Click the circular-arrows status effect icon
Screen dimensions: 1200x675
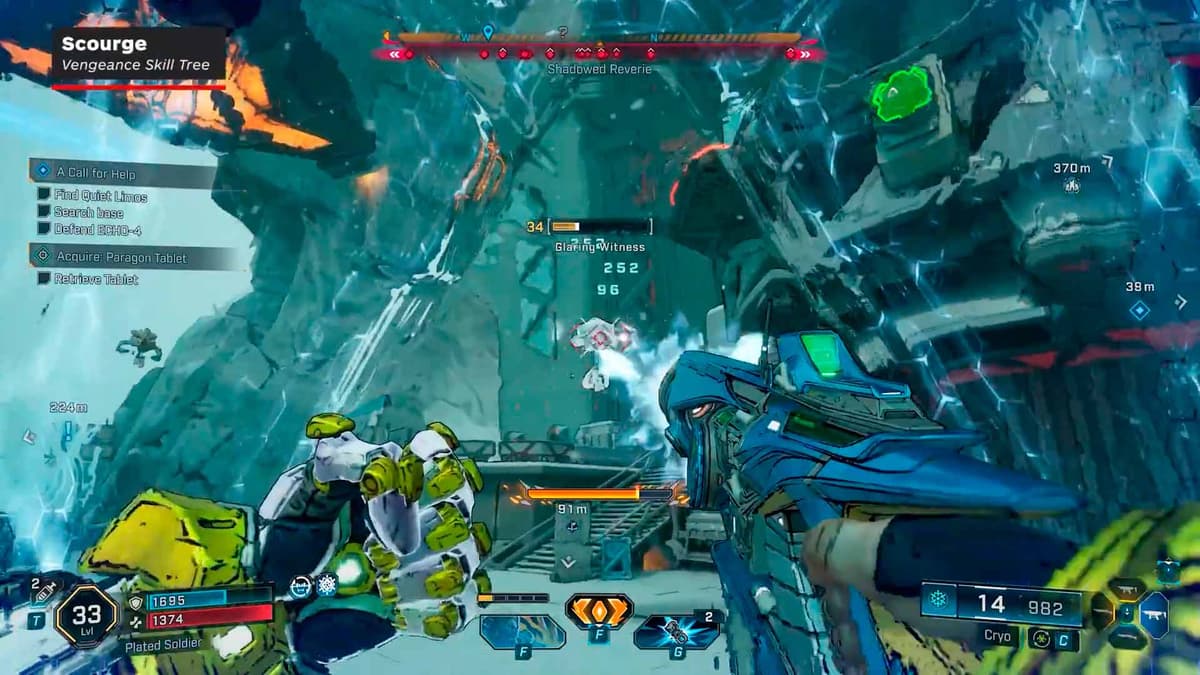(x=300, y=588)
